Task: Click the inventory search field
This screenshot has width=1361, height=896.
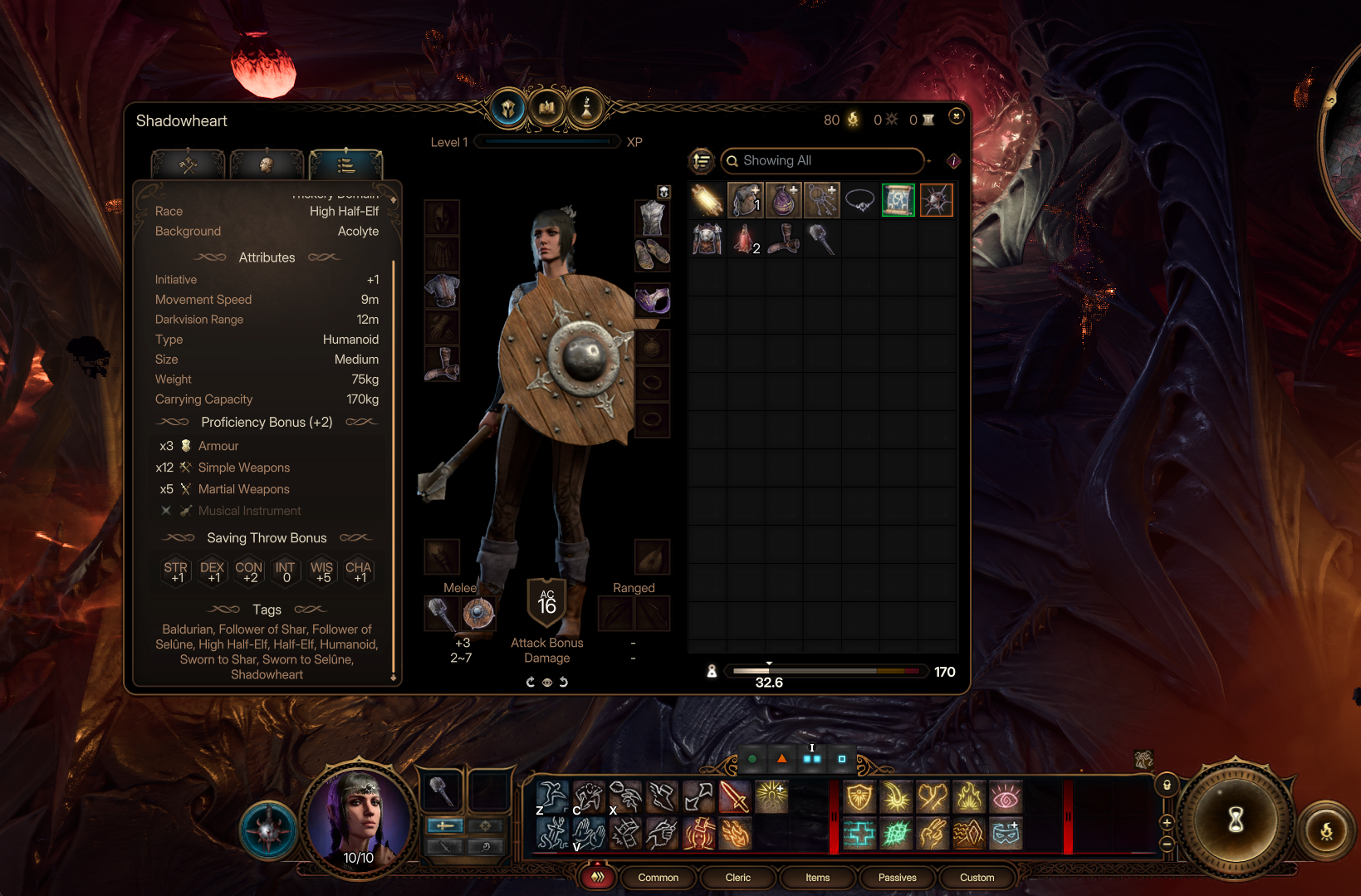Action: coord(822,161)
